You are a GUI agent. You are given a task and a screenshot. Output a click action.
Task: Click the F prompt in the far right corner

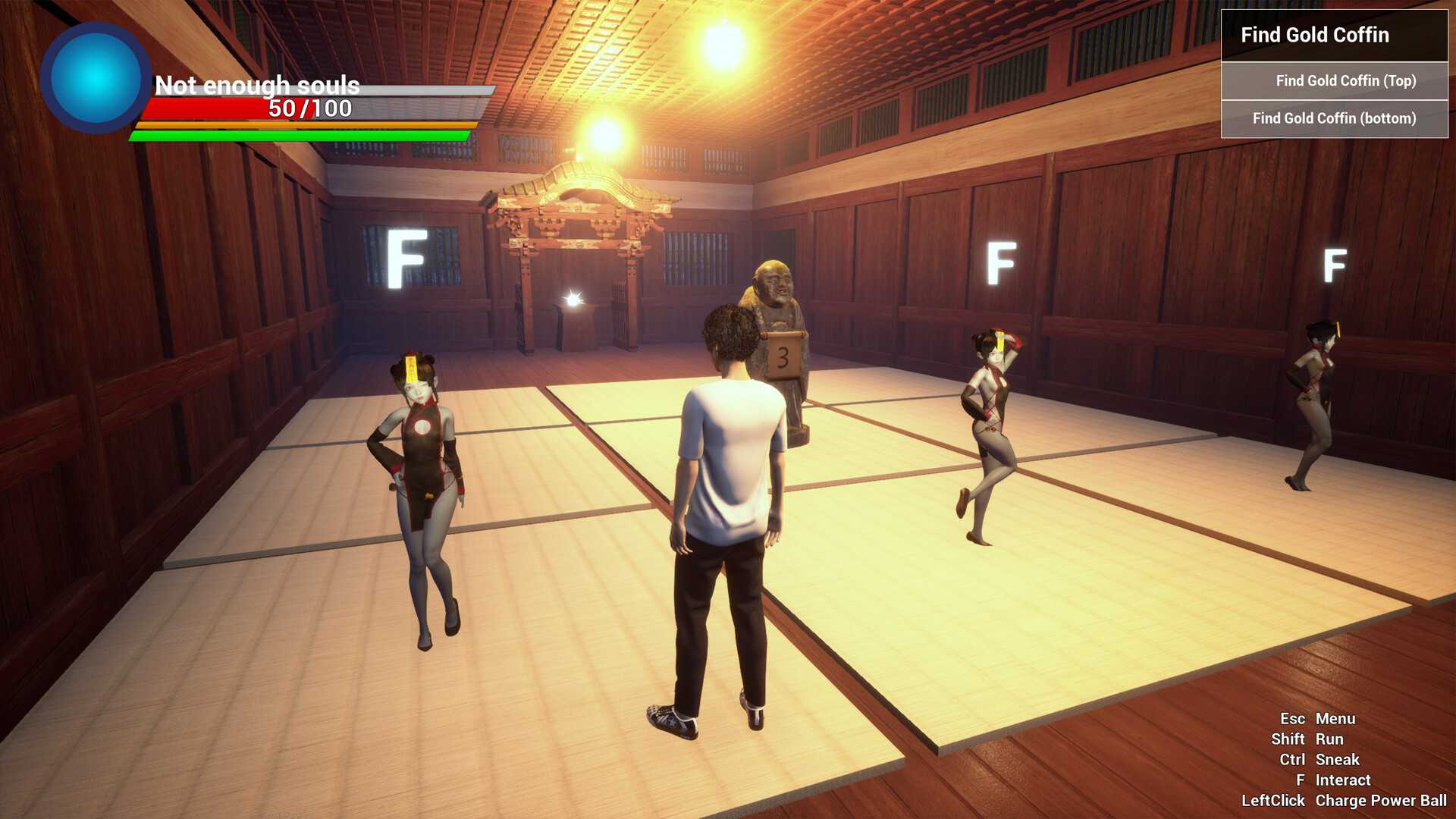(1335, 266)
